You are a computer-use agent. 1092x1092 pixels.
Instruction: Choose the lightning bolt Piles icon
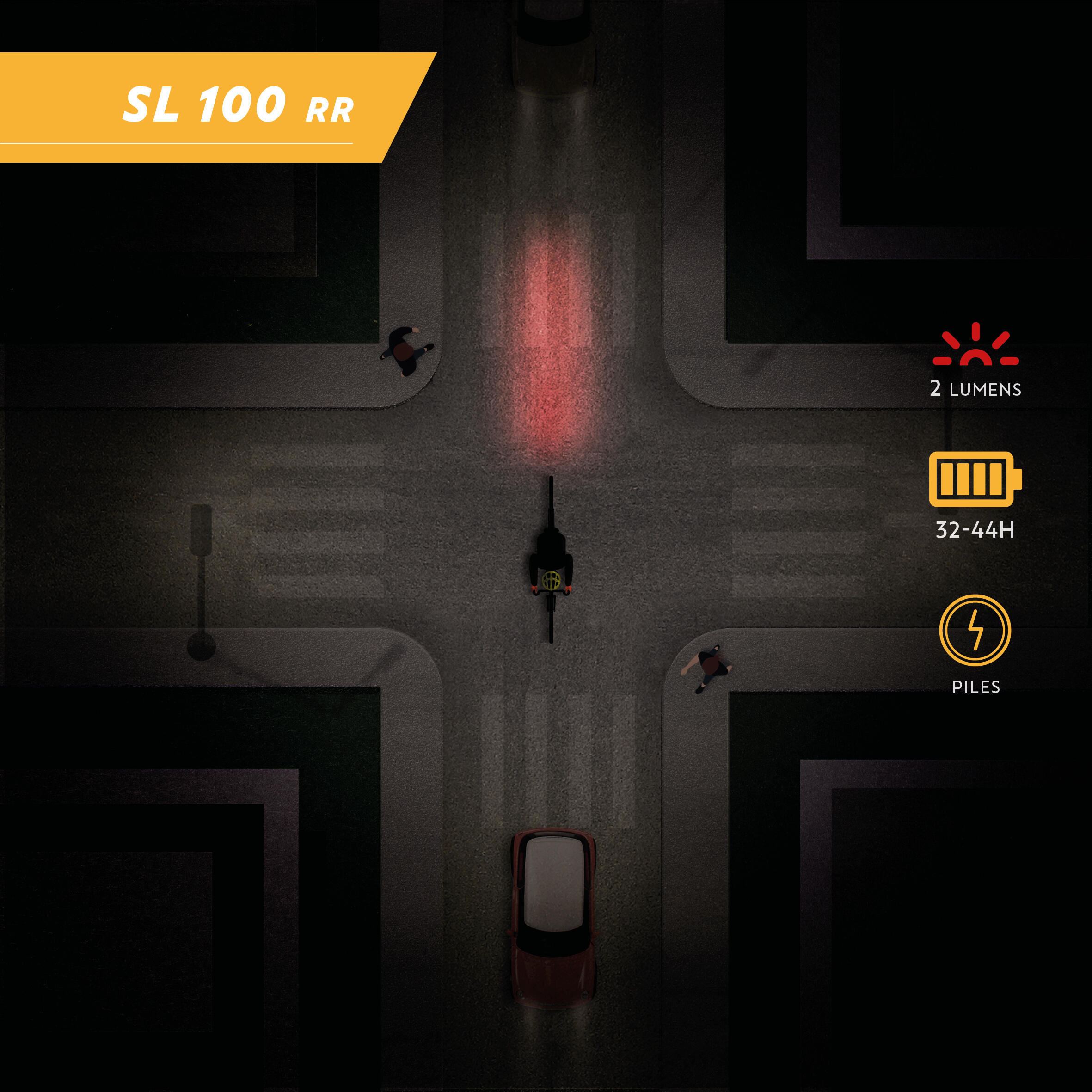[x=975, y=630]
